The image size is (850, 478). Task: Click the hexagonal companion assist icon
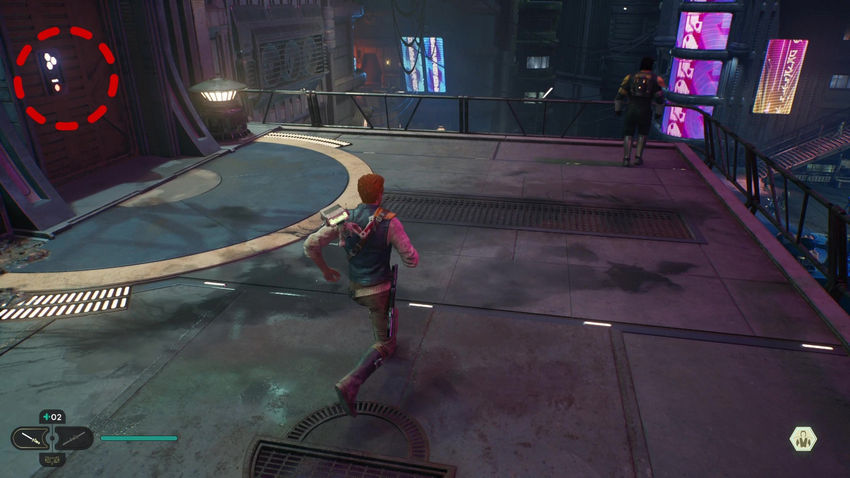801,438
